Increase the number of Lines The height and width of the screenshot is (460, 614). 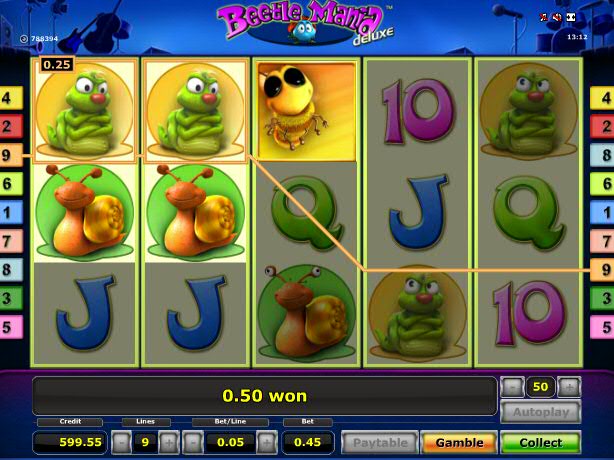click(168, 442)
